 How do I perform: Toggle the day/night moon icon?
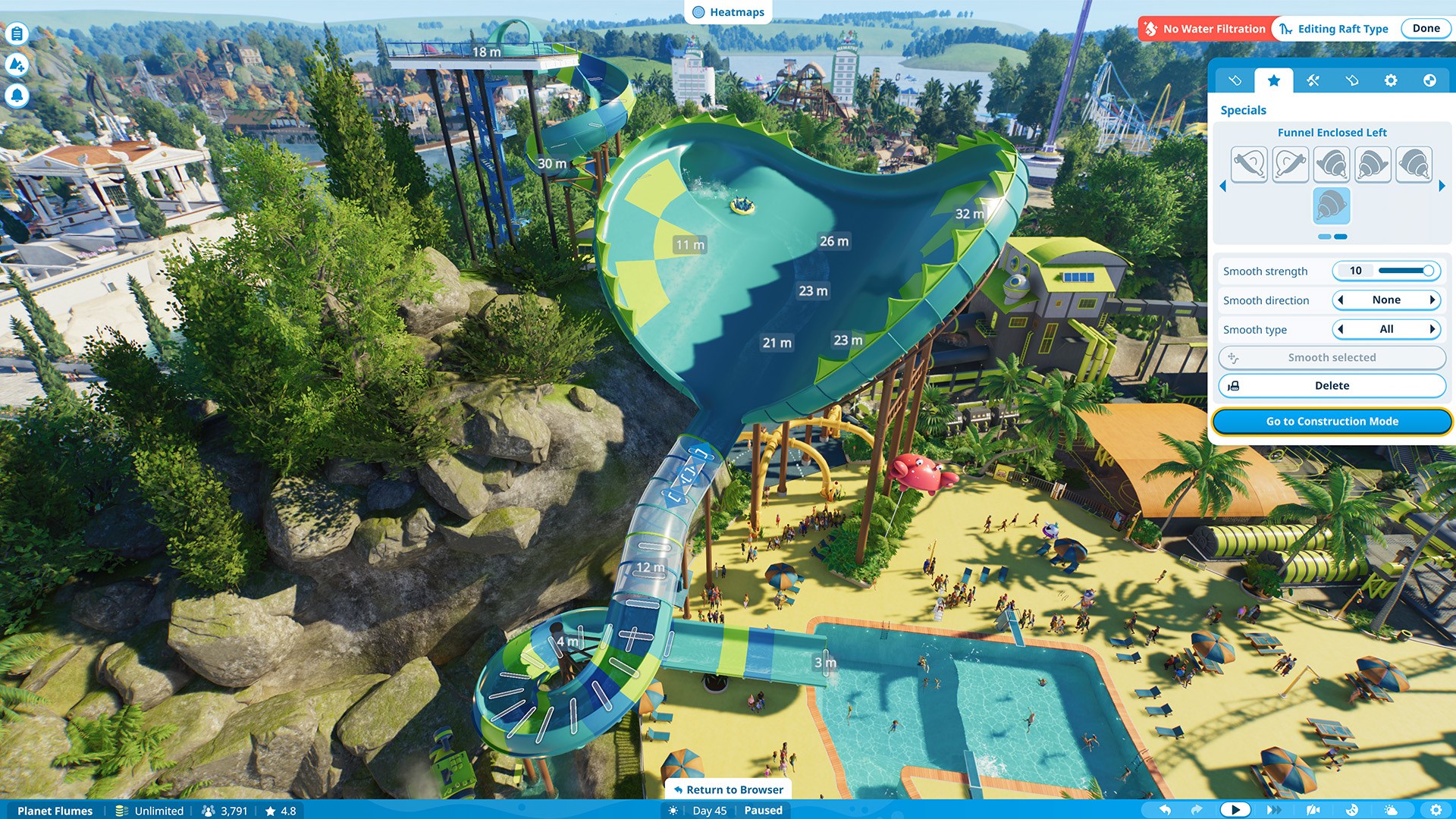(x=1352, y=810)
